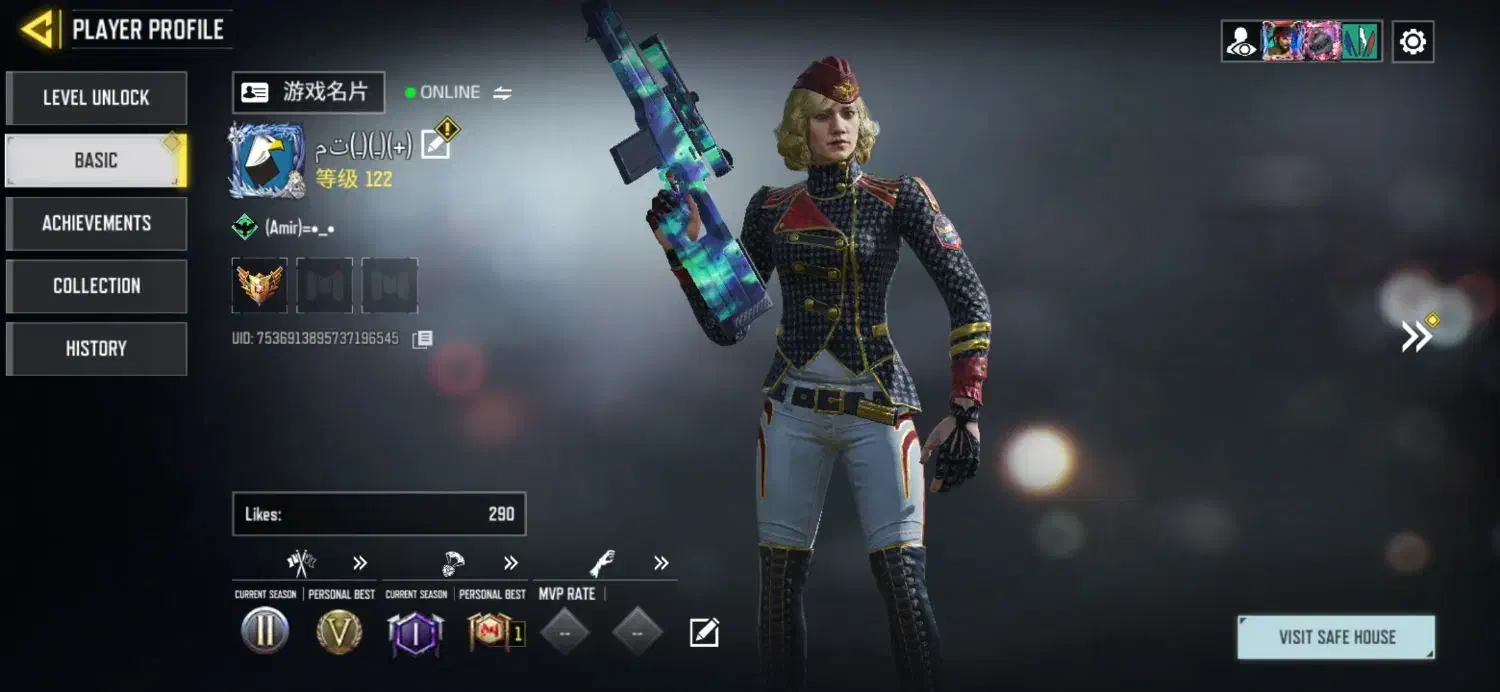This screenshot has height=692, width=1500.
Task: Edit the player name with the pencil icon
Action: (436, 145)
